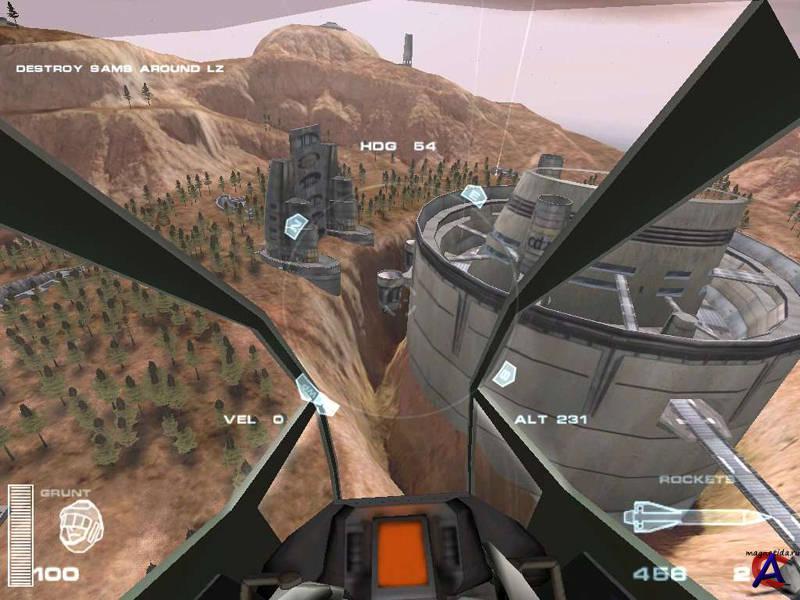Screen dimensions: 800x600
Task: Click the Destroy SAMs Around LZ objective
Action: pos(119,69)
